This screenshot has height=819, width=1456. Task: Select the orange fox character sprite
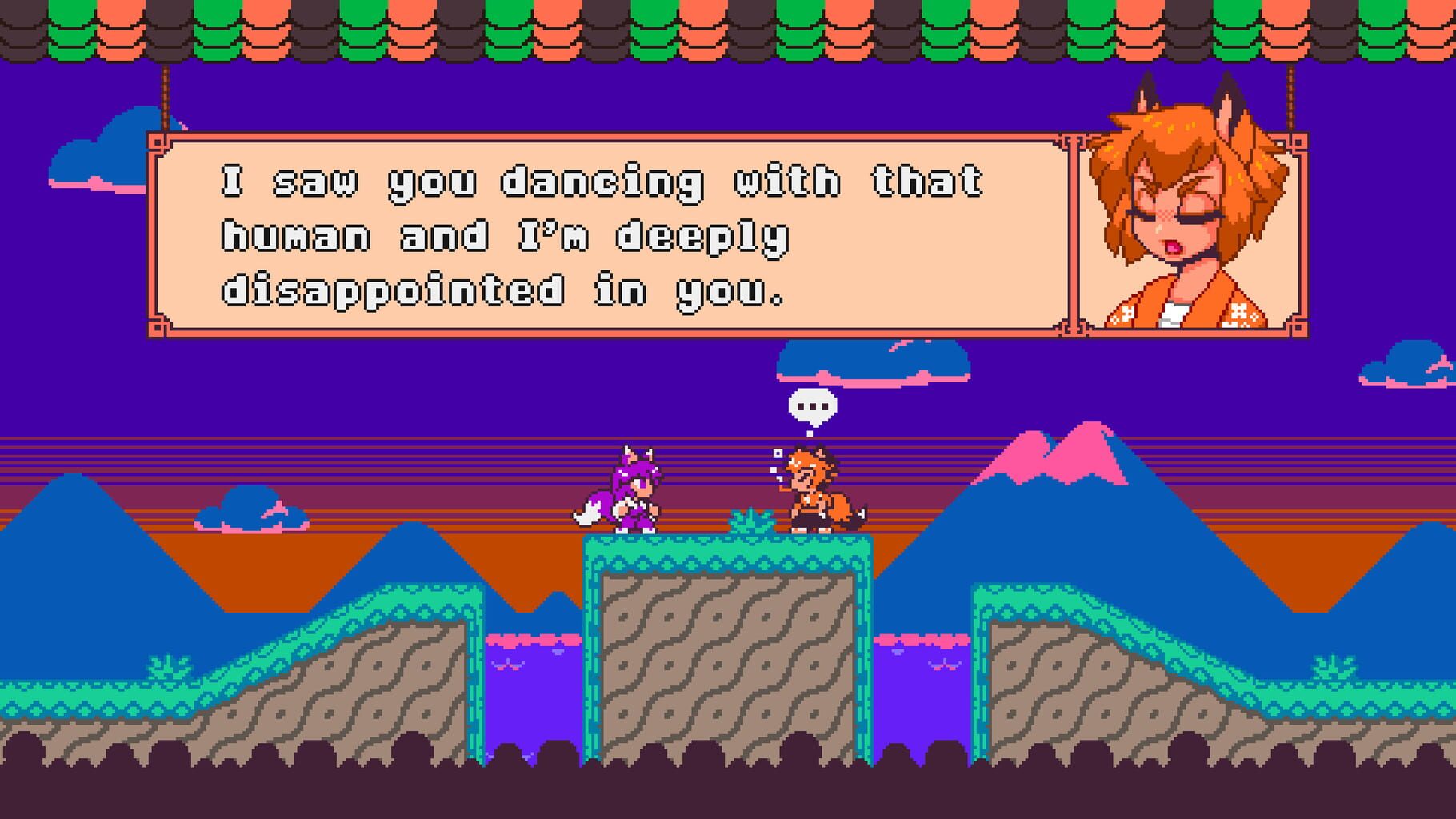[x=812, y=492]
